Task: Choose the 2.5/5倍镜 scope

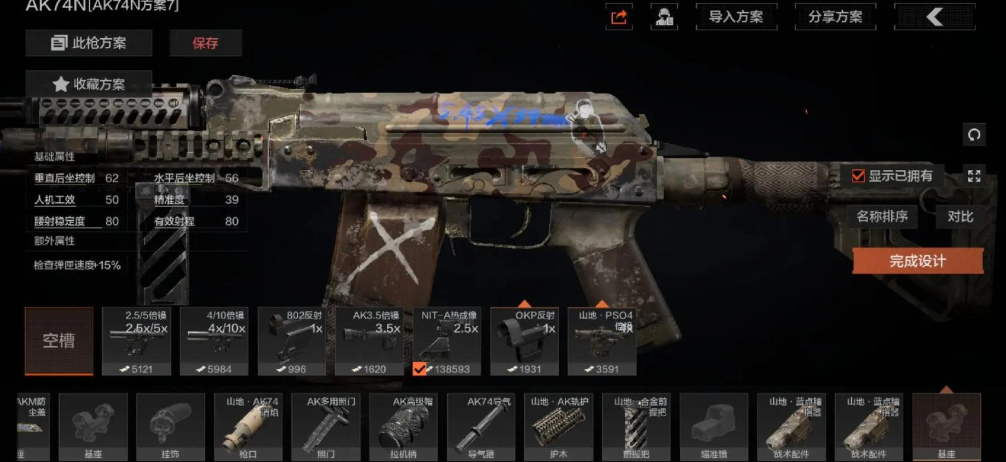Action: [x=137, y=341]
